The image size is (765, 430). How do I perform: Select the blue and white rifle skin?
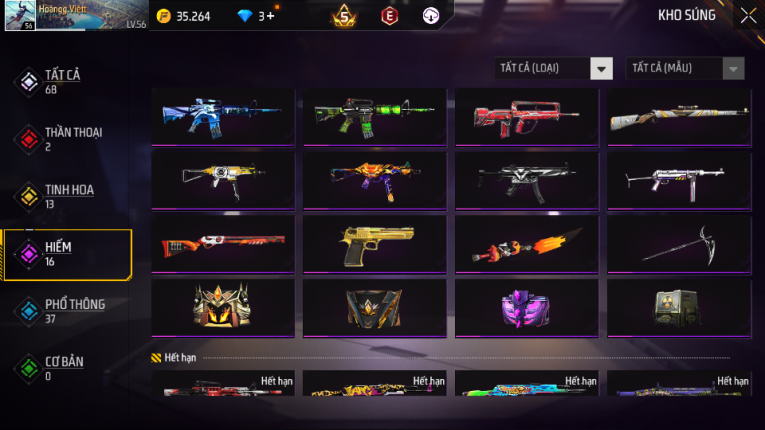pos(223,118)
